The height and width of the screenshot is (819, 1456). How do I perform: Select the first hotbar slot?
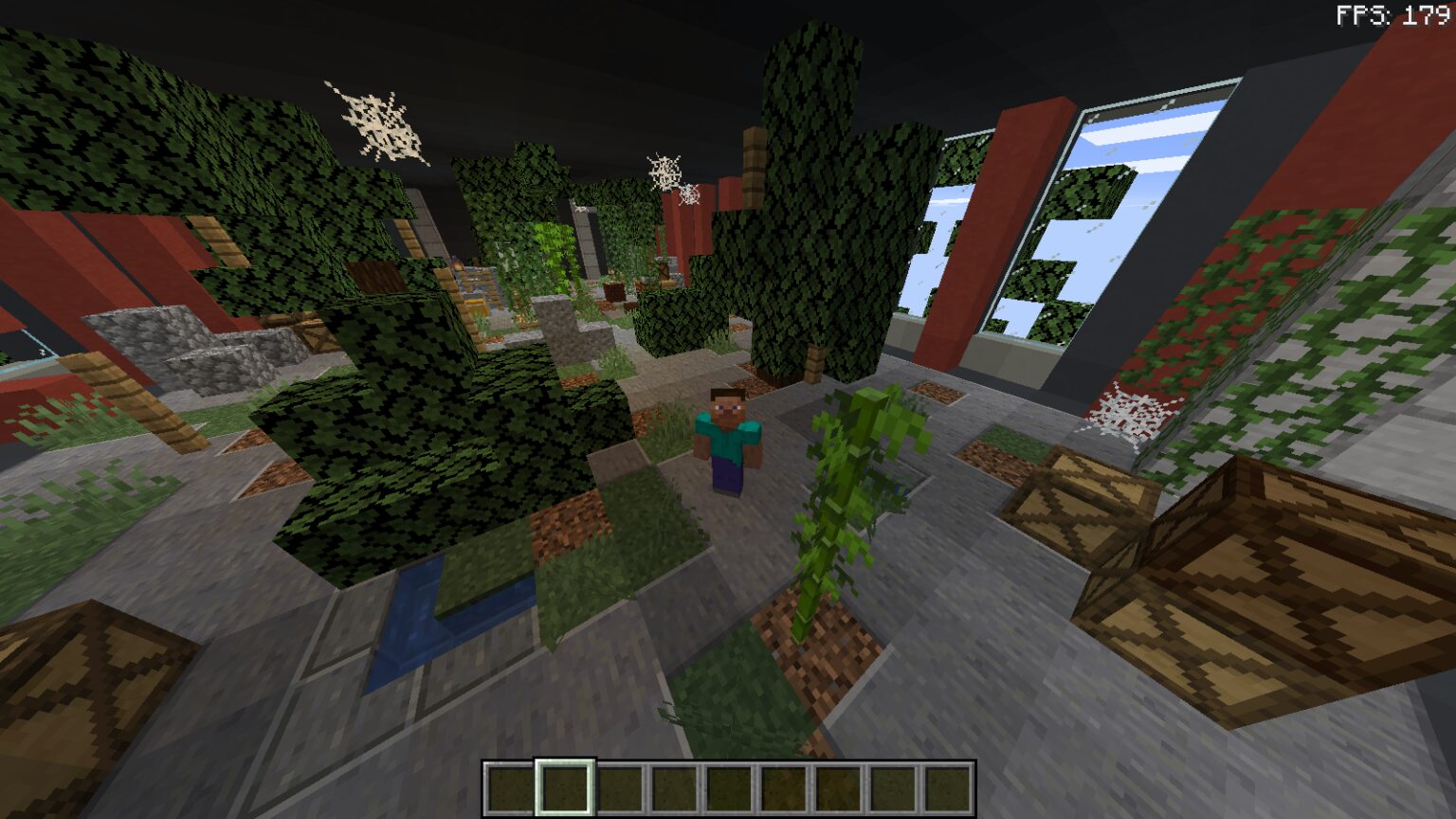pos(510,788)
